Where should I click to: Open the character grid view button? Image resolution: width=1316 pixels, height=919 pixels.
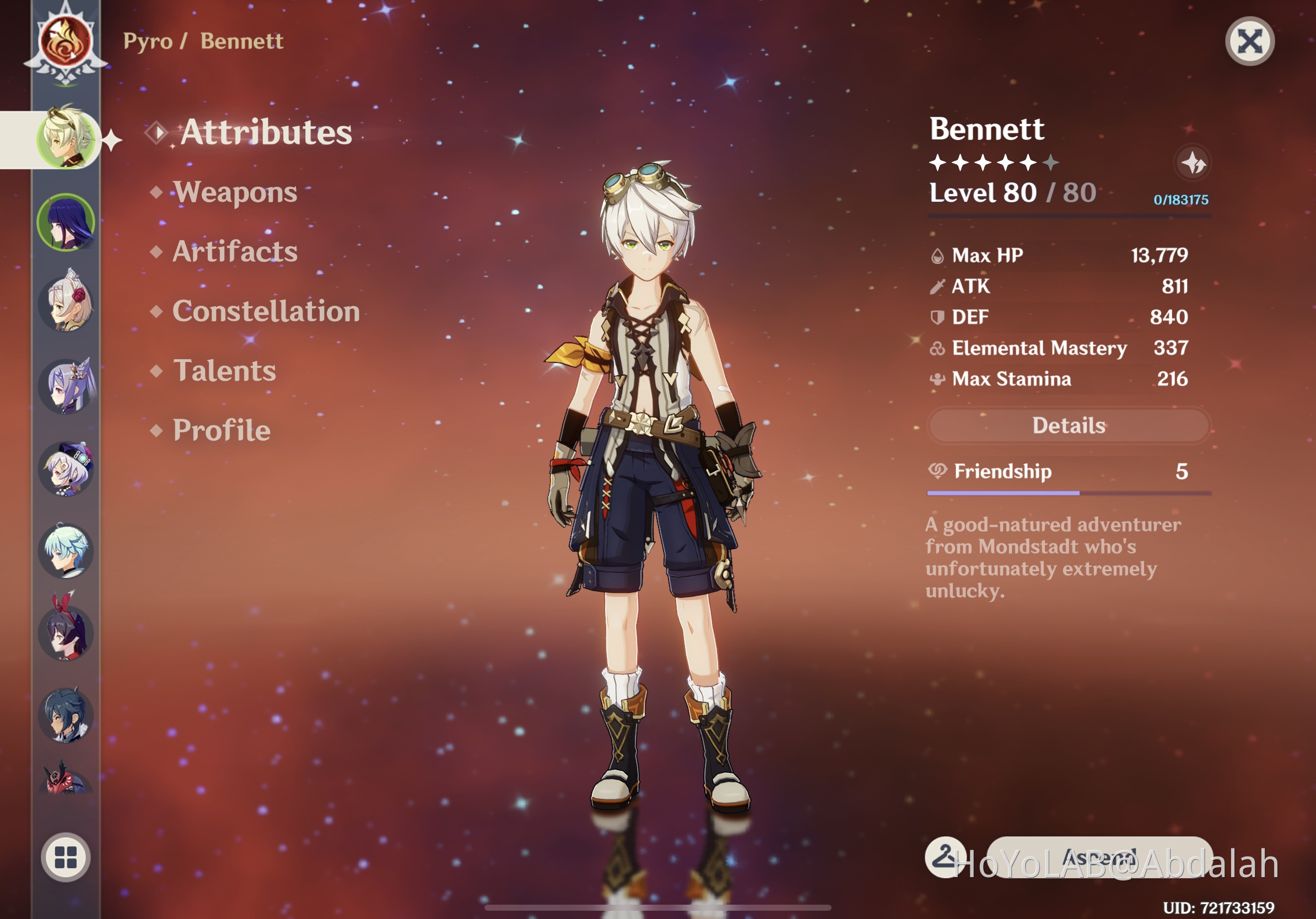point(66,857)
